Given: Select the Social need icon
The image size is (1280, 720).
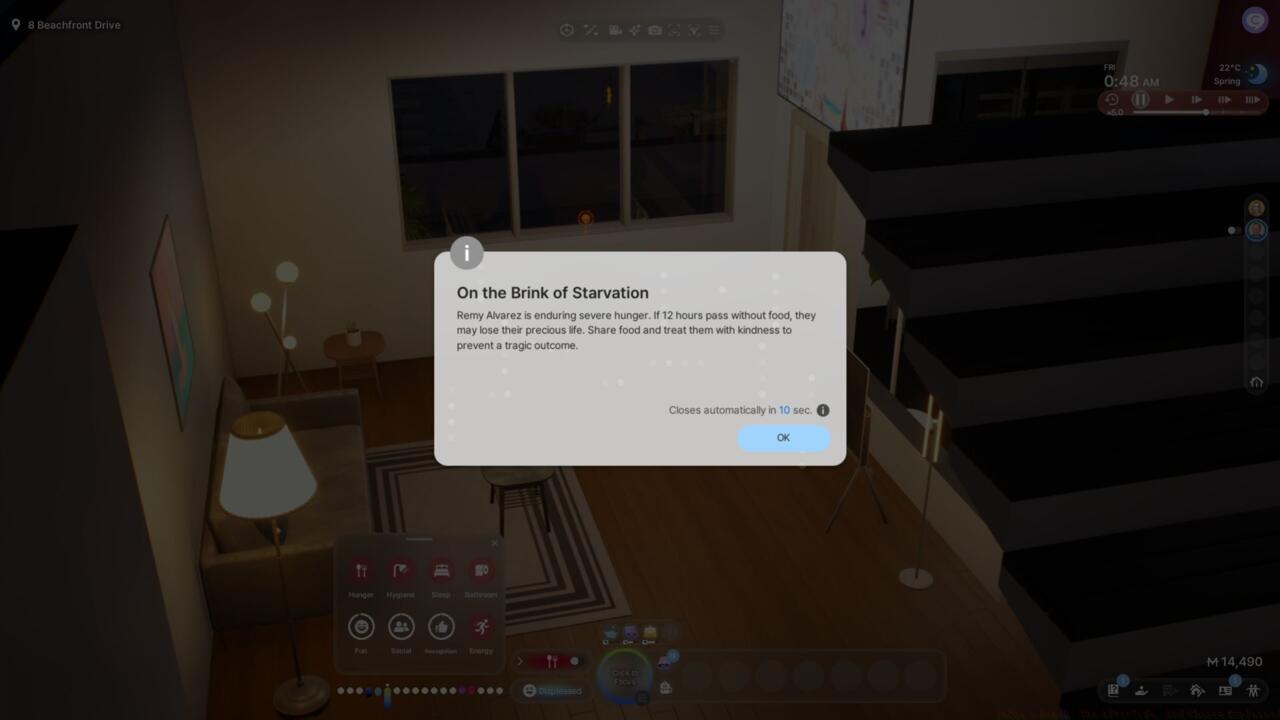Looking at the screenshot, I should [x=401, y=627].
